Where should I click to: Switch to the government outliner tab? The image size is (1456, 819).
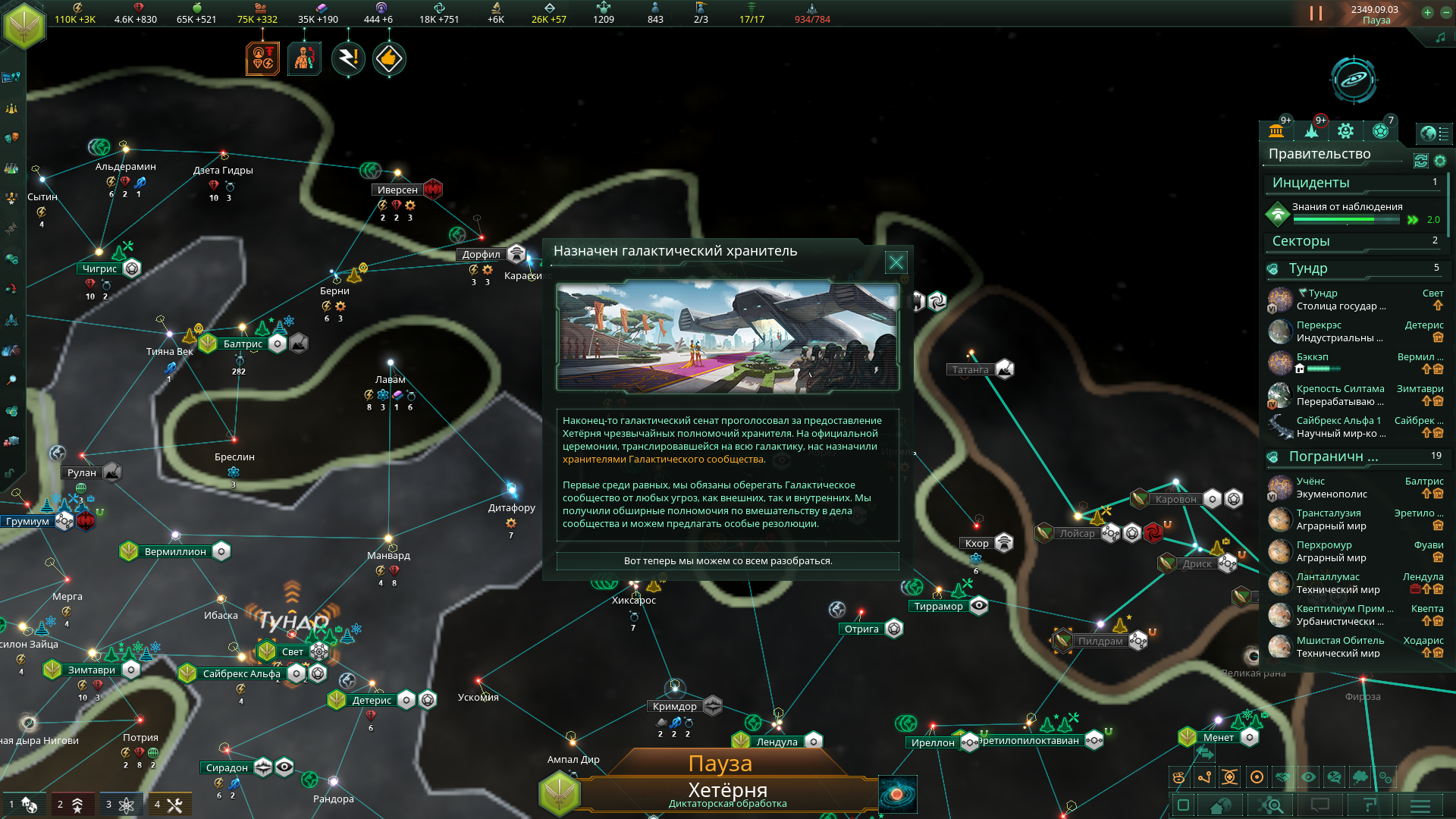pos(1276,131)
